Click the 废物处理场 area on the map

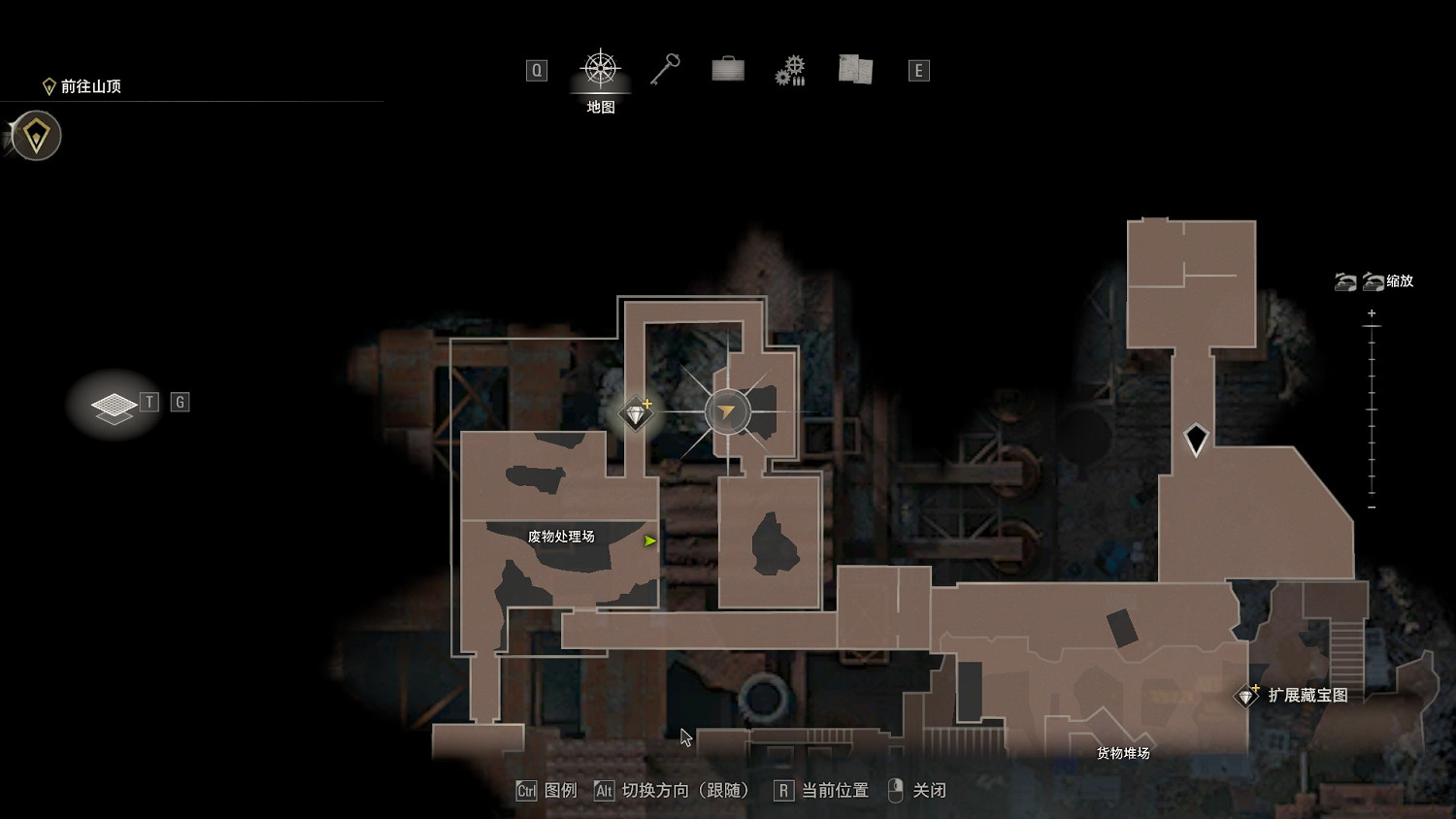pyautogui.click(x=561, y=535)
